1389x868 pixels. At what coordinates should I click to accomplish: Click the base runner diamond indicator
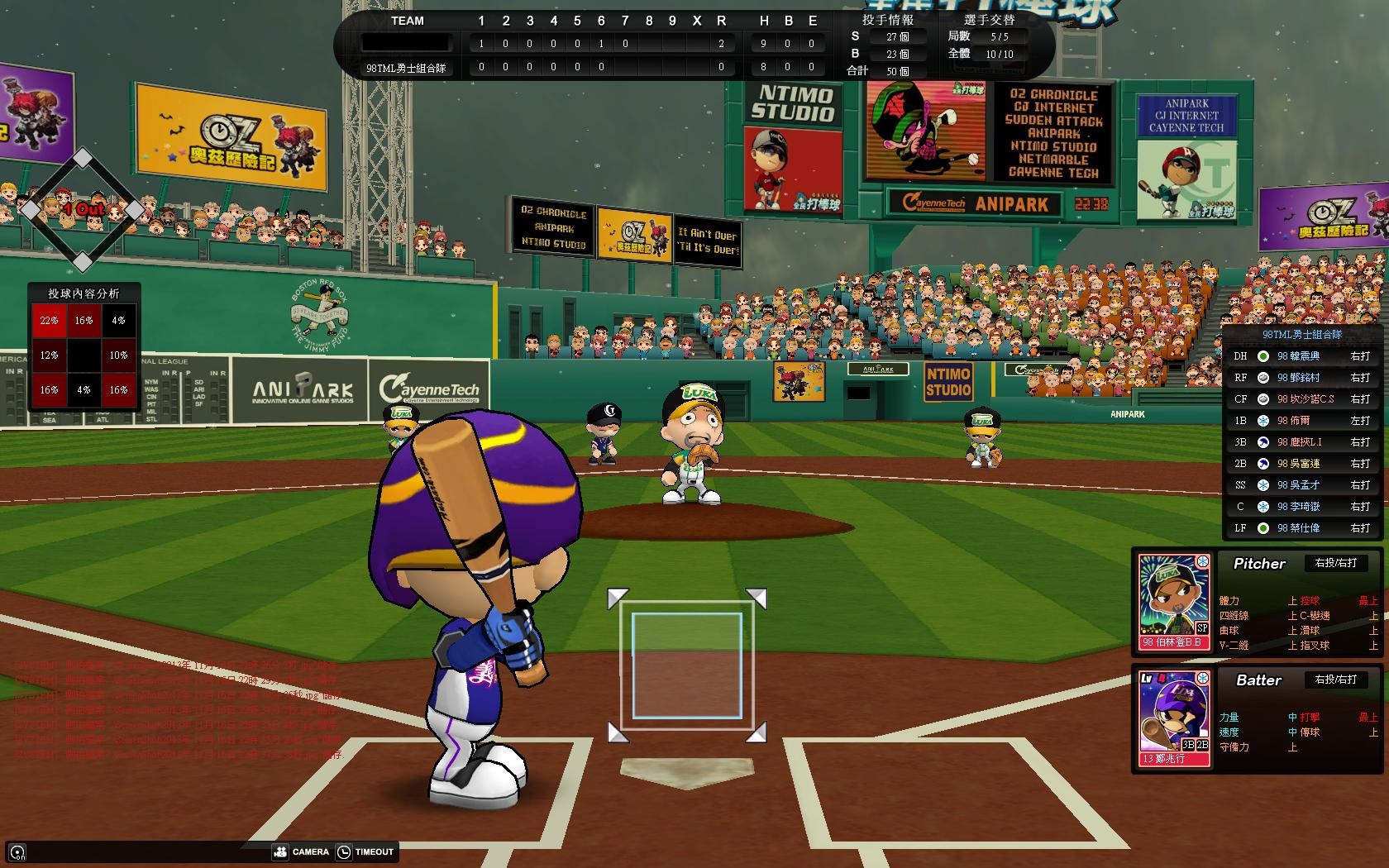(x=82, y=209)
